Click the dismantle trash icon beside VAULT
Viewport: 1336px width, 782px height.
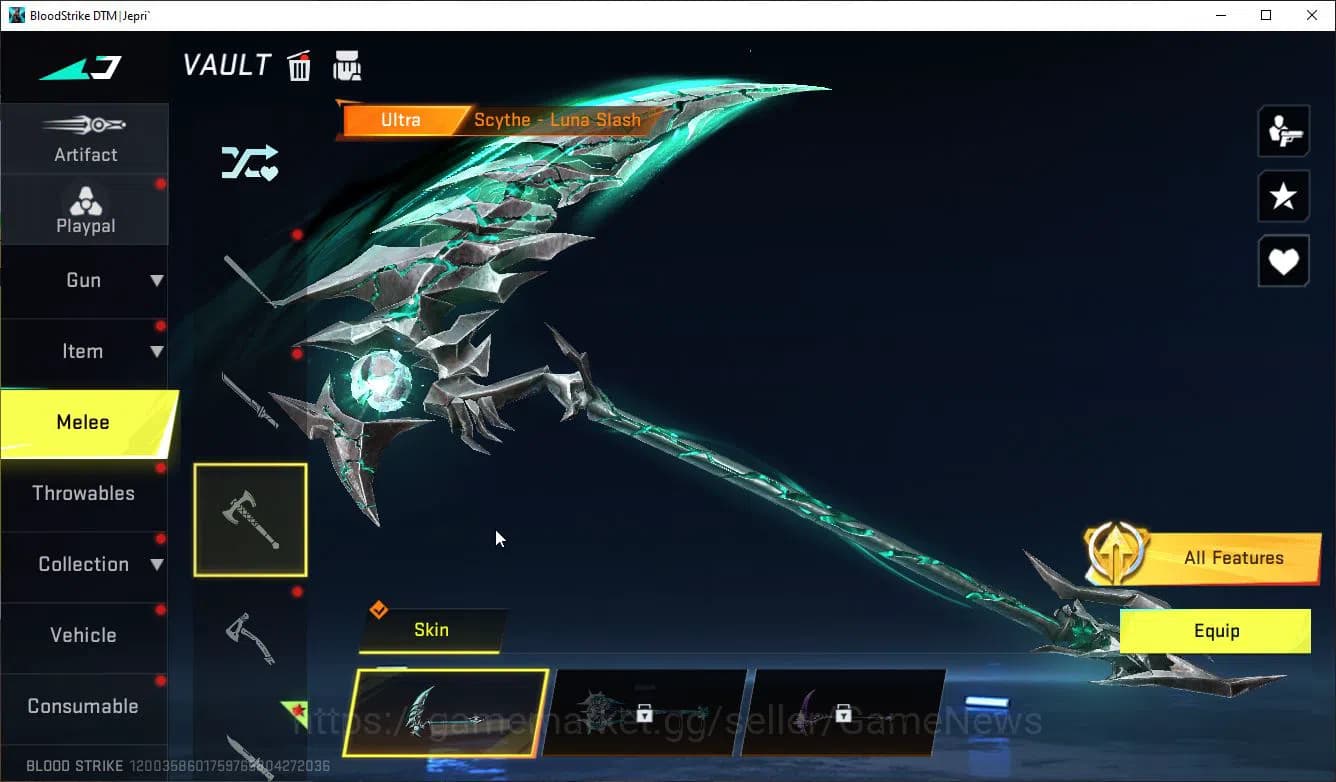299,64
